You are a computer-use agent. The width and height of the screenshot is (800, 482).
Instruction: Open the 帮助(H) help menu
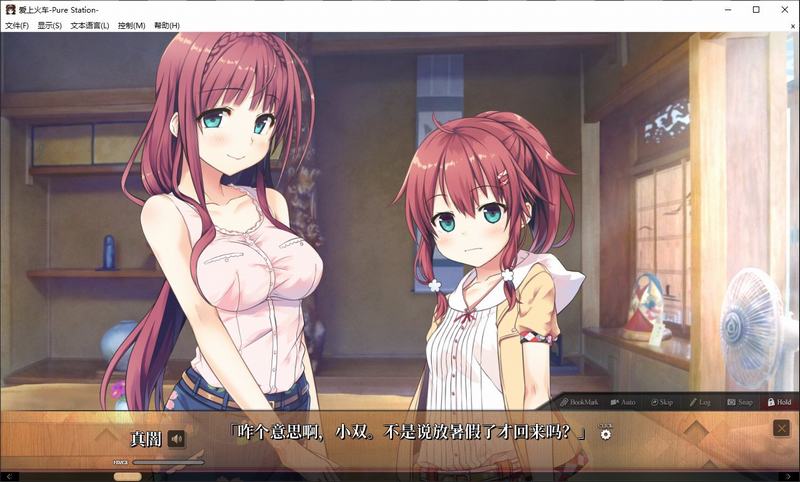[167, 25]
